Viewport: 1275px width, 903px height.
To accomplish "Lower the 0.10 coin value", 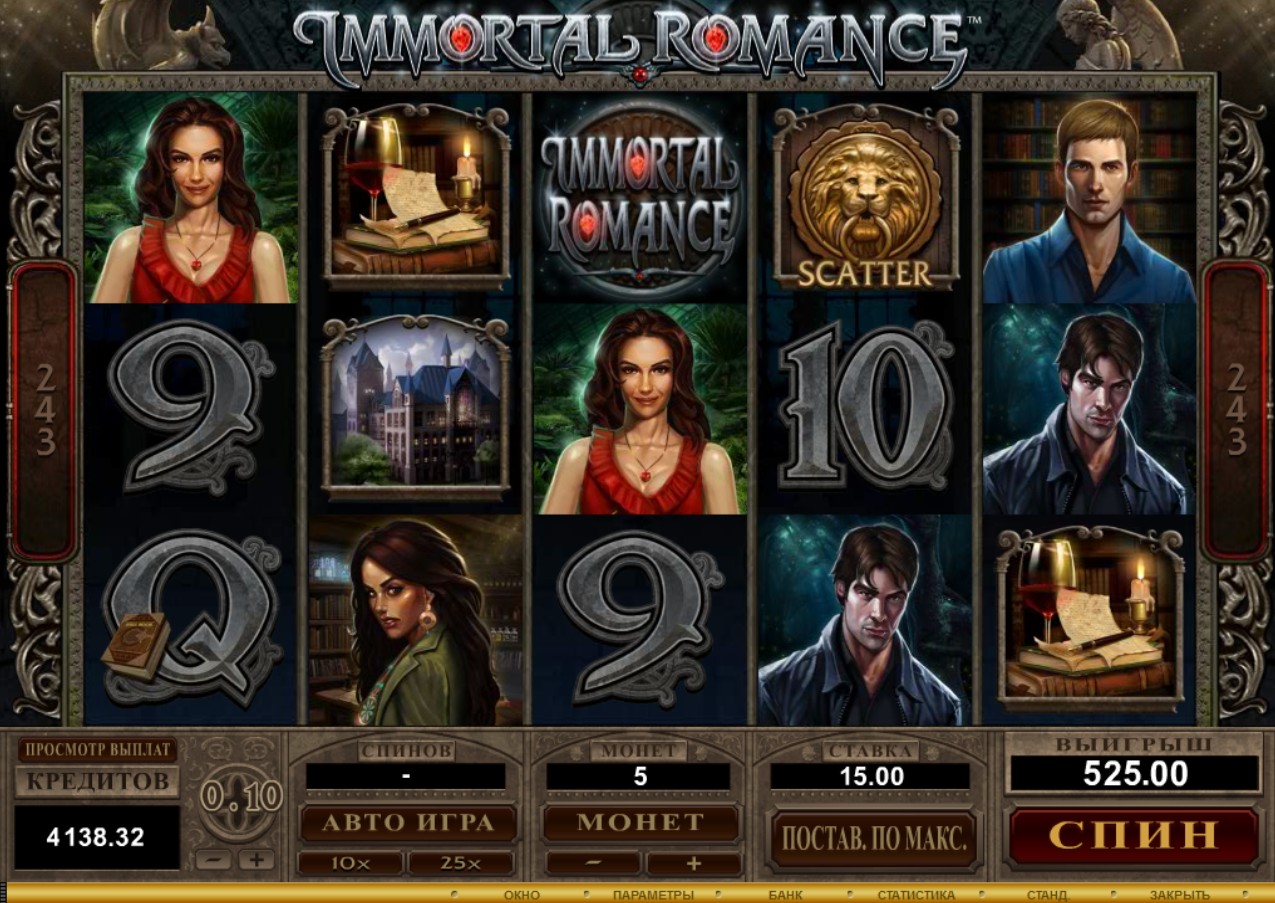I will [x=213, y=859].
